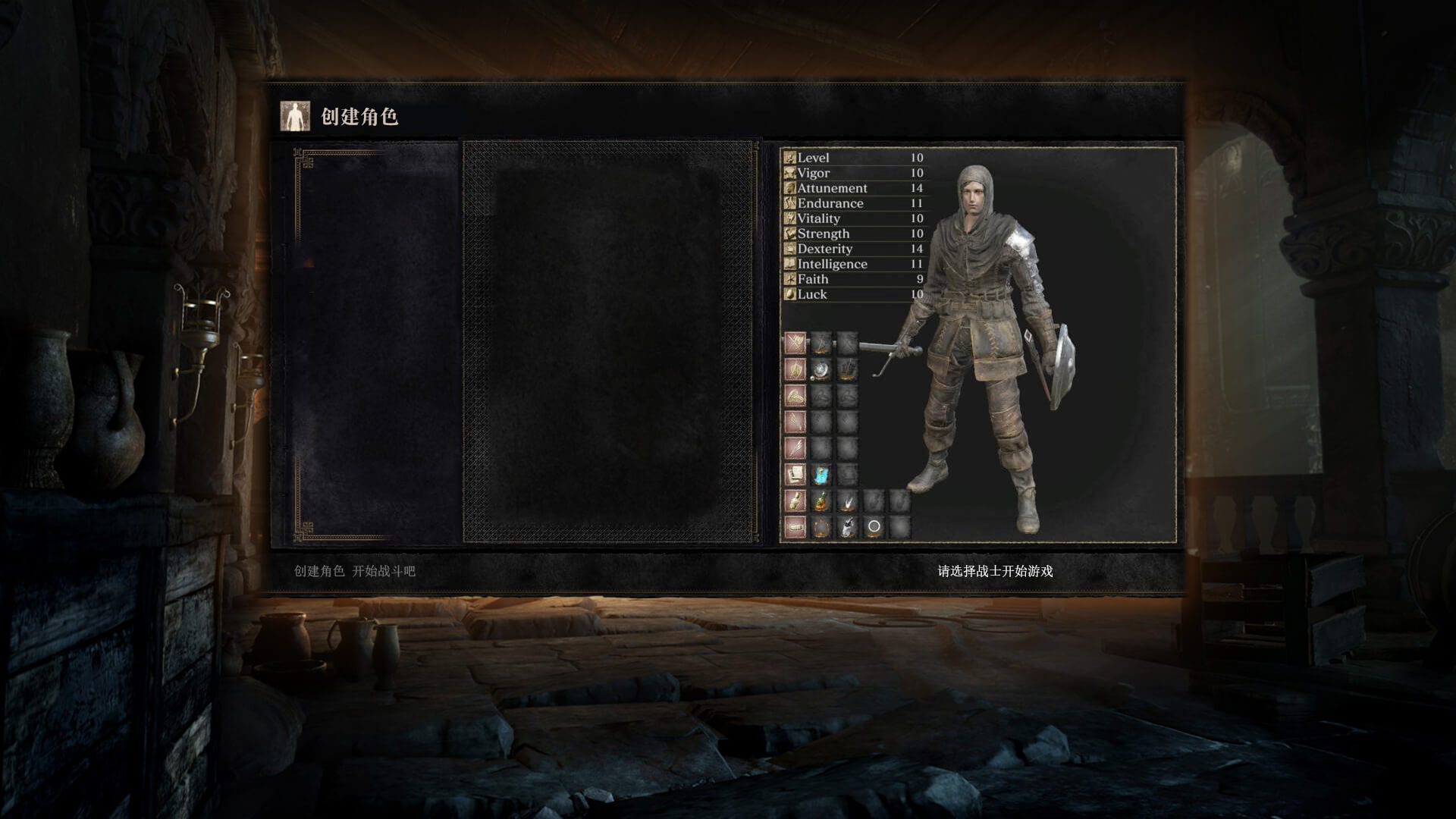The width and height of the screenshot is (1456, 819).
Task: Select the round shield equipment slot
Action: tap(821, 369)
